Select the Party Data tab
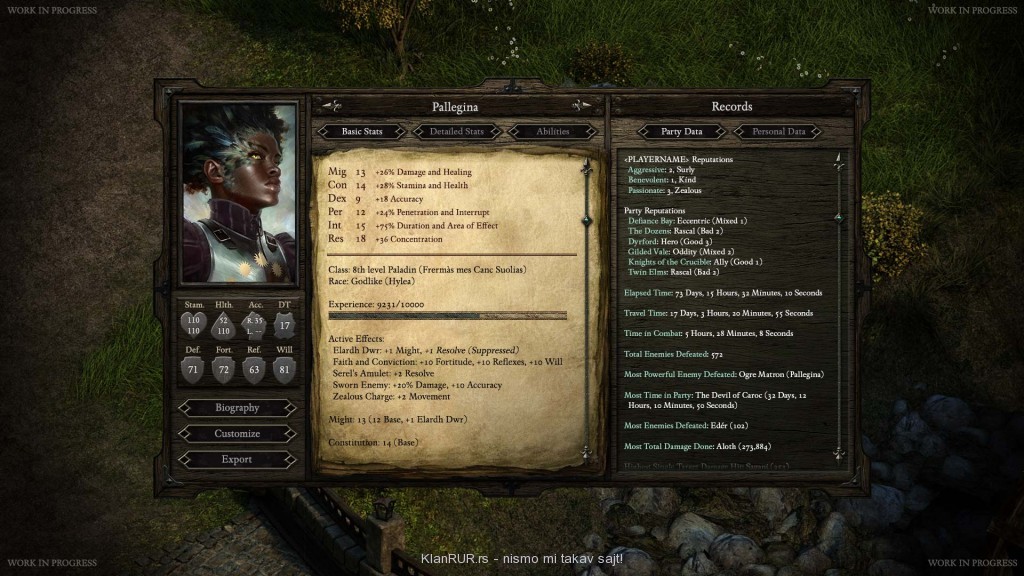The height and width of the screenshot is (576, 1024). click(x=682, y=131)
